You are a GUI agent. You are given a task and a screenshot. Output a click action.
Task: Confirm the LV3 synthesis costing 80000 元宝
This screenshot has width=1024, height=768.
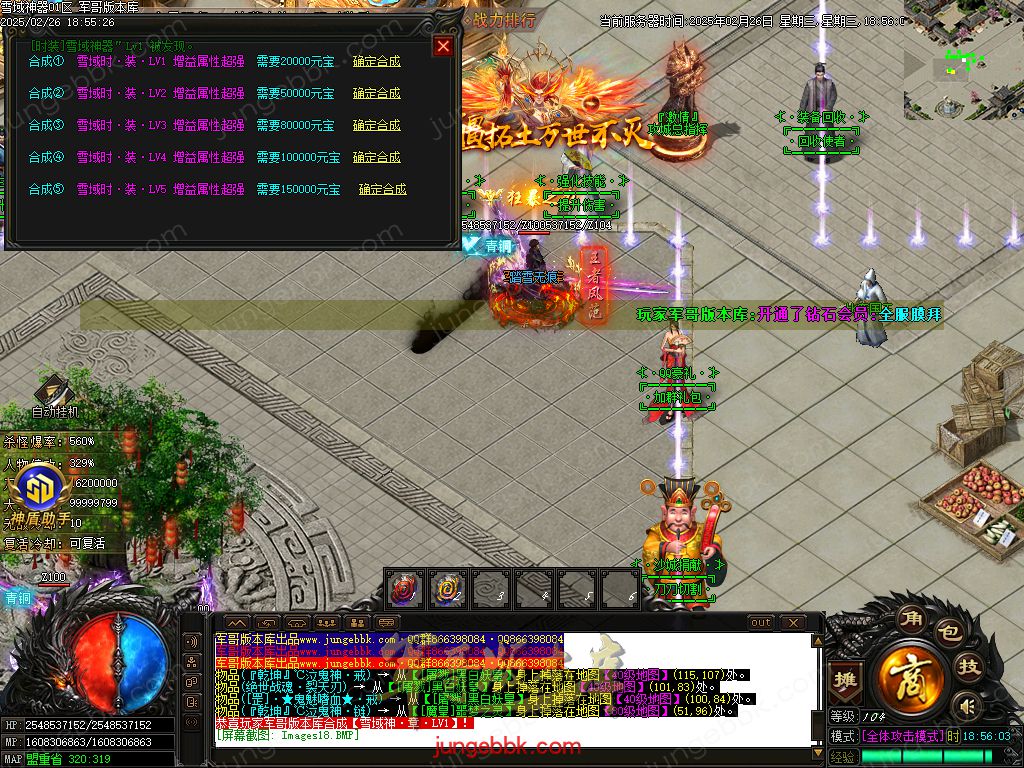[x=376, y=125]
